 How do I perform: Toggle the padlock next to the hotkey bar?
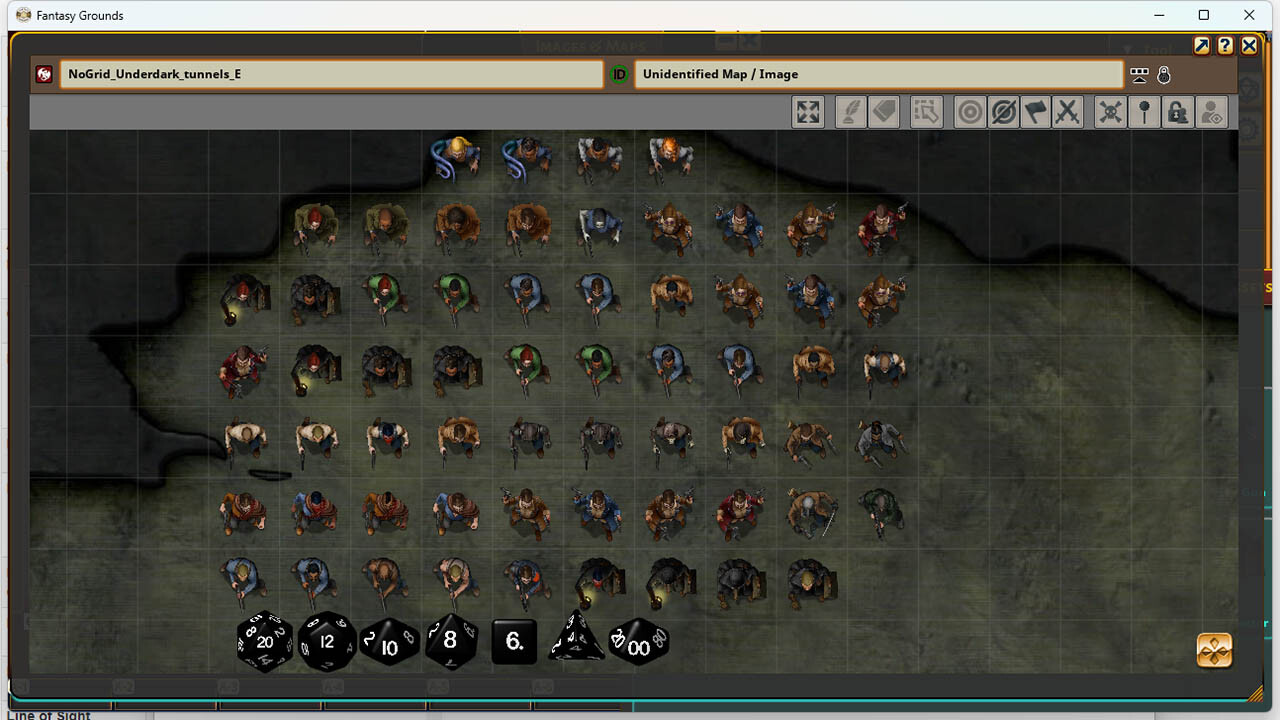[1163, 74]
